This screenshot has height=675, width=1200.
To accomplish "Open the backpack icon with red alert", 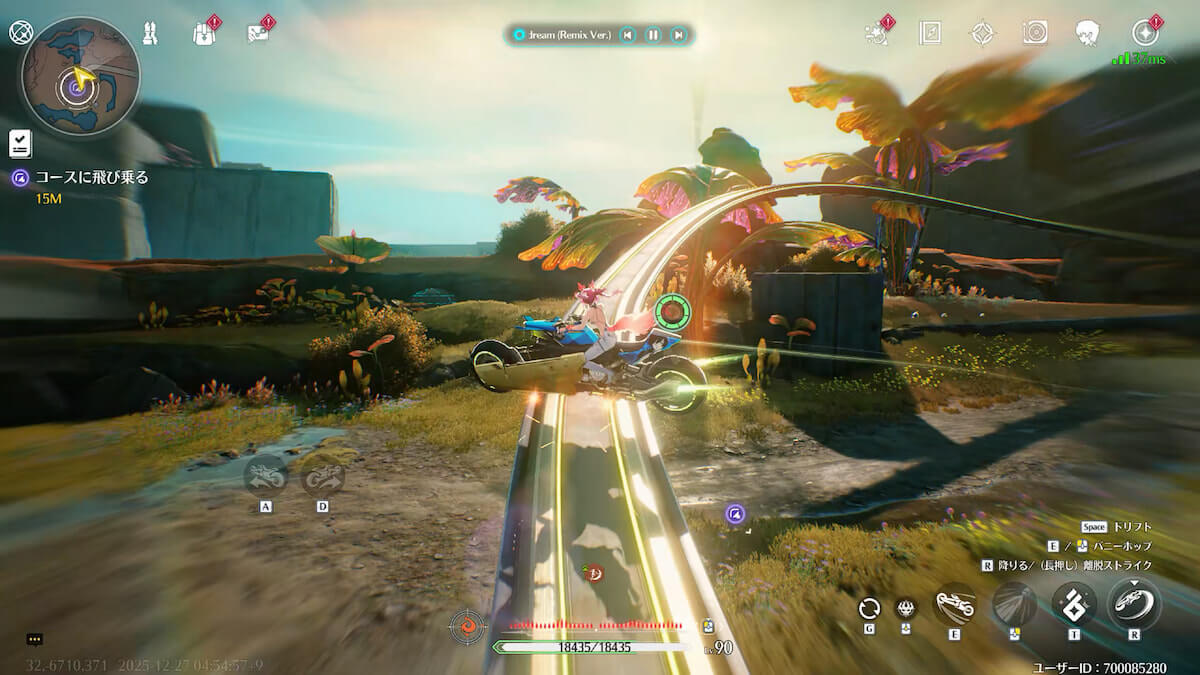I will (x=204, y=33).
